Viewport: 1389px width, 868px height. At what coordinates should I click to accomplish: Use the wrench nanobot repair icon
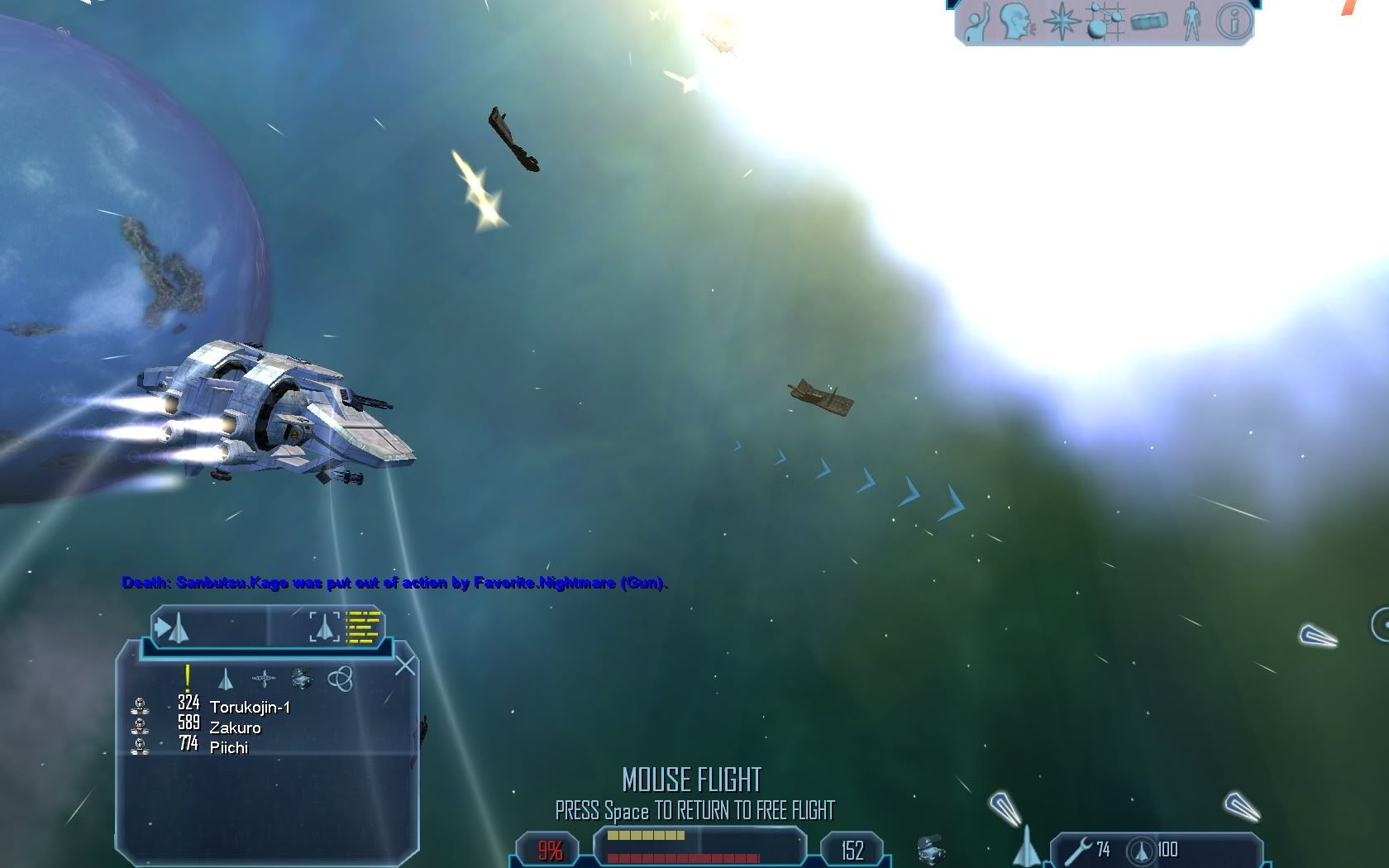pyautogui.click(x=1078, y=851)
